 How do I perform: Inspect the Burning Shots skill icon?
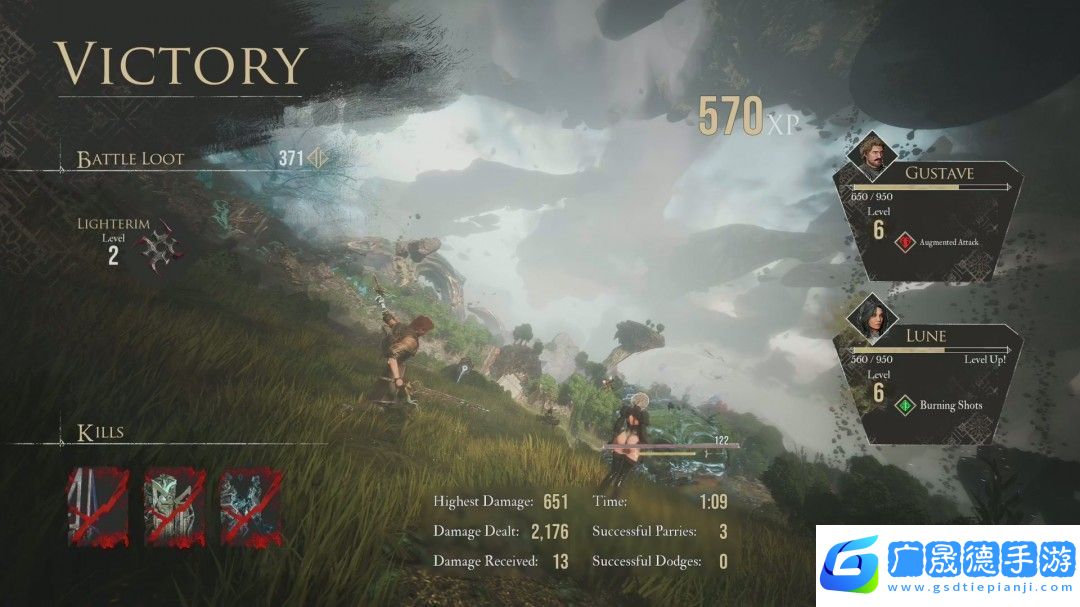[x=905, y=405]
